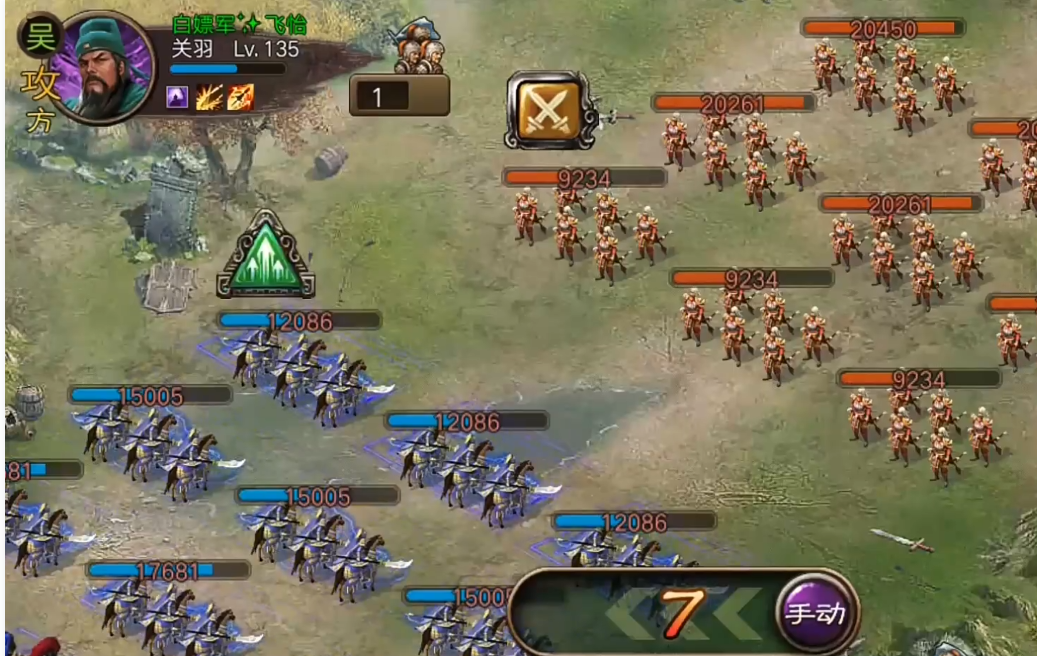This screenshot has height=656, width=1037.
Task: Select the orange burst skill icon
Action: [x=209, y=97]
